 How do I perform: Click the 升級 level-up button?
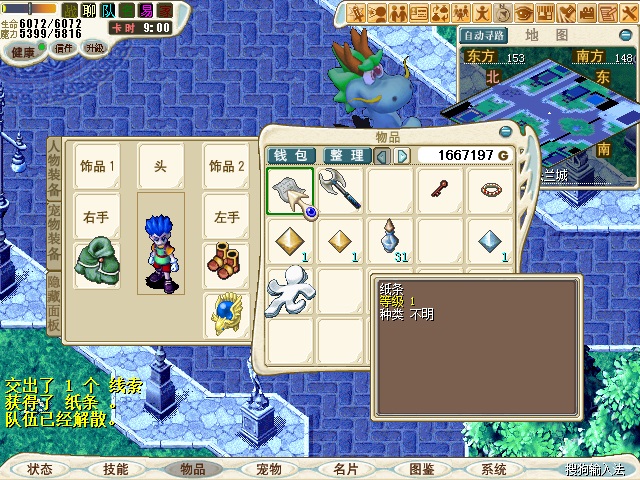click(x=94, y=49)
